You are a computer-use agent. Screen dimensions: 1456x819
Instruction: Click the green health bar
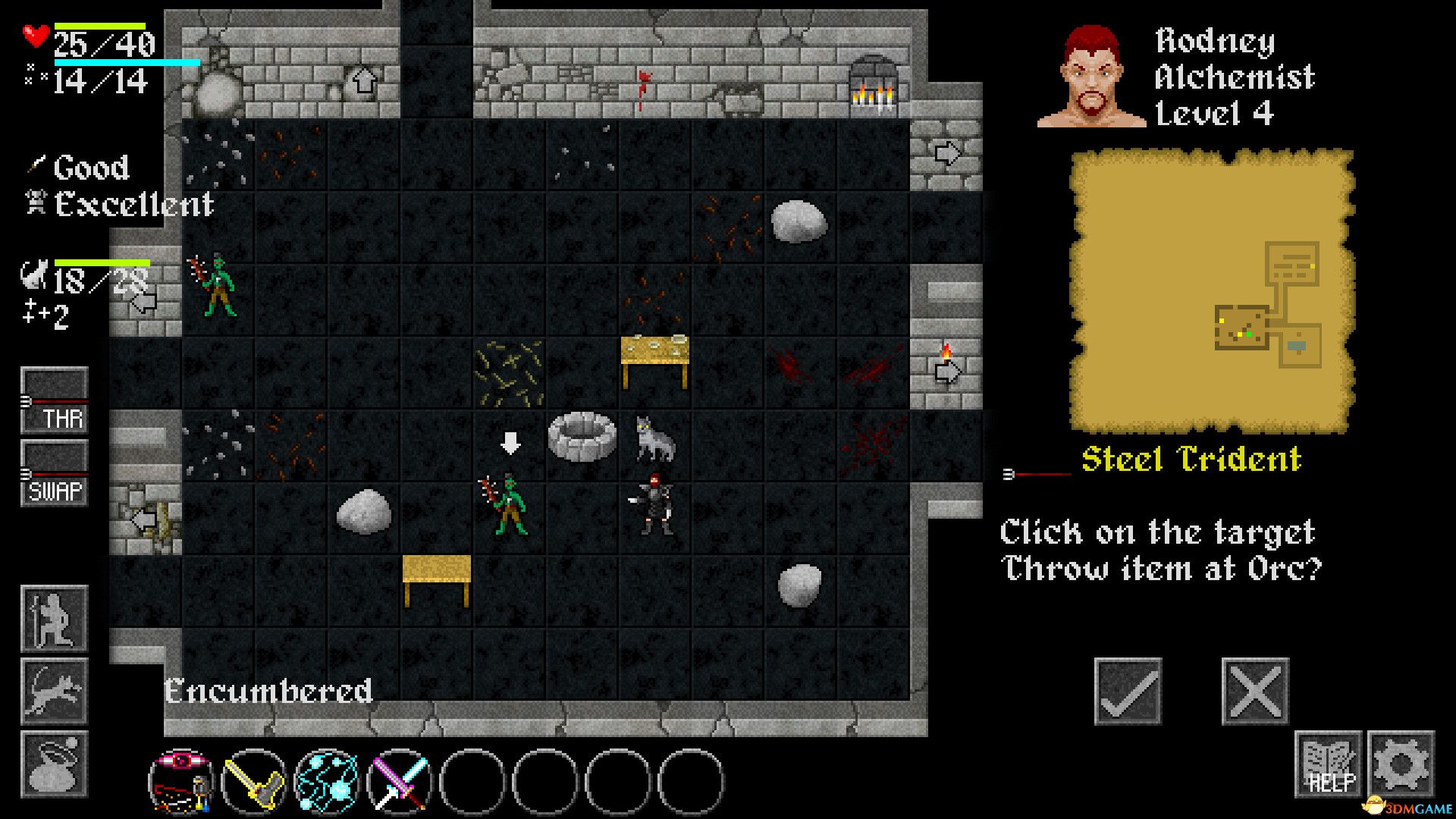[99, 25]
